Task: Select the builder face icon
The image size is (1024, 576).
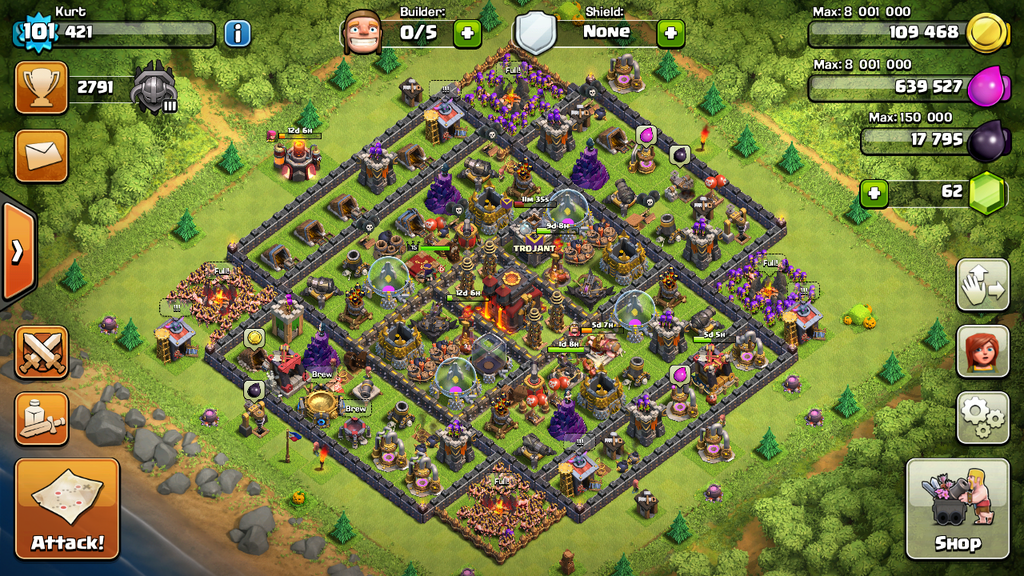Action: pyautogui.click(x=362, y=33)
